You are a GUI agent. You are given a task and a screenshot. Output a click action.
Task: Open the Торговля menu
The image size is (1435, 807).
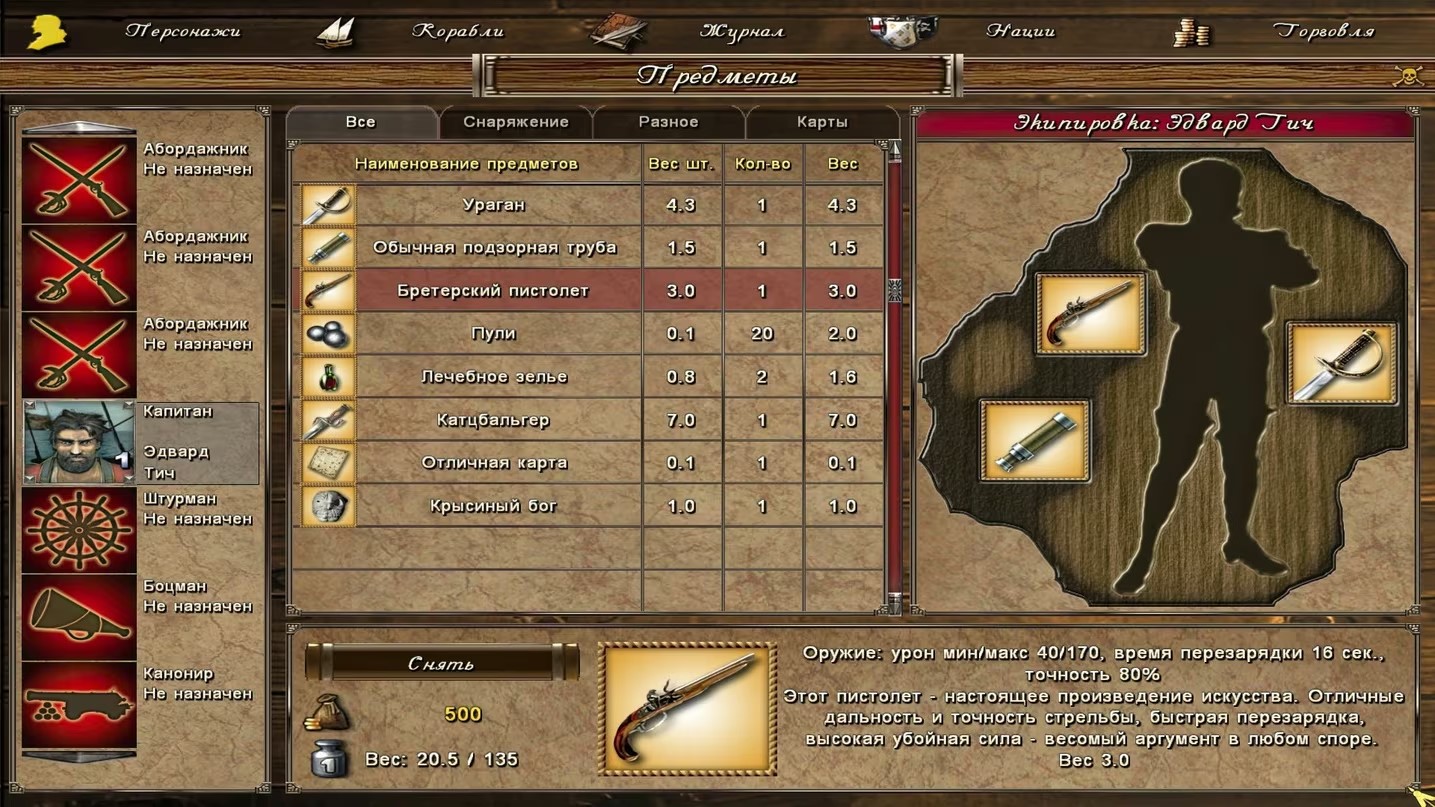pos(1323,31)
